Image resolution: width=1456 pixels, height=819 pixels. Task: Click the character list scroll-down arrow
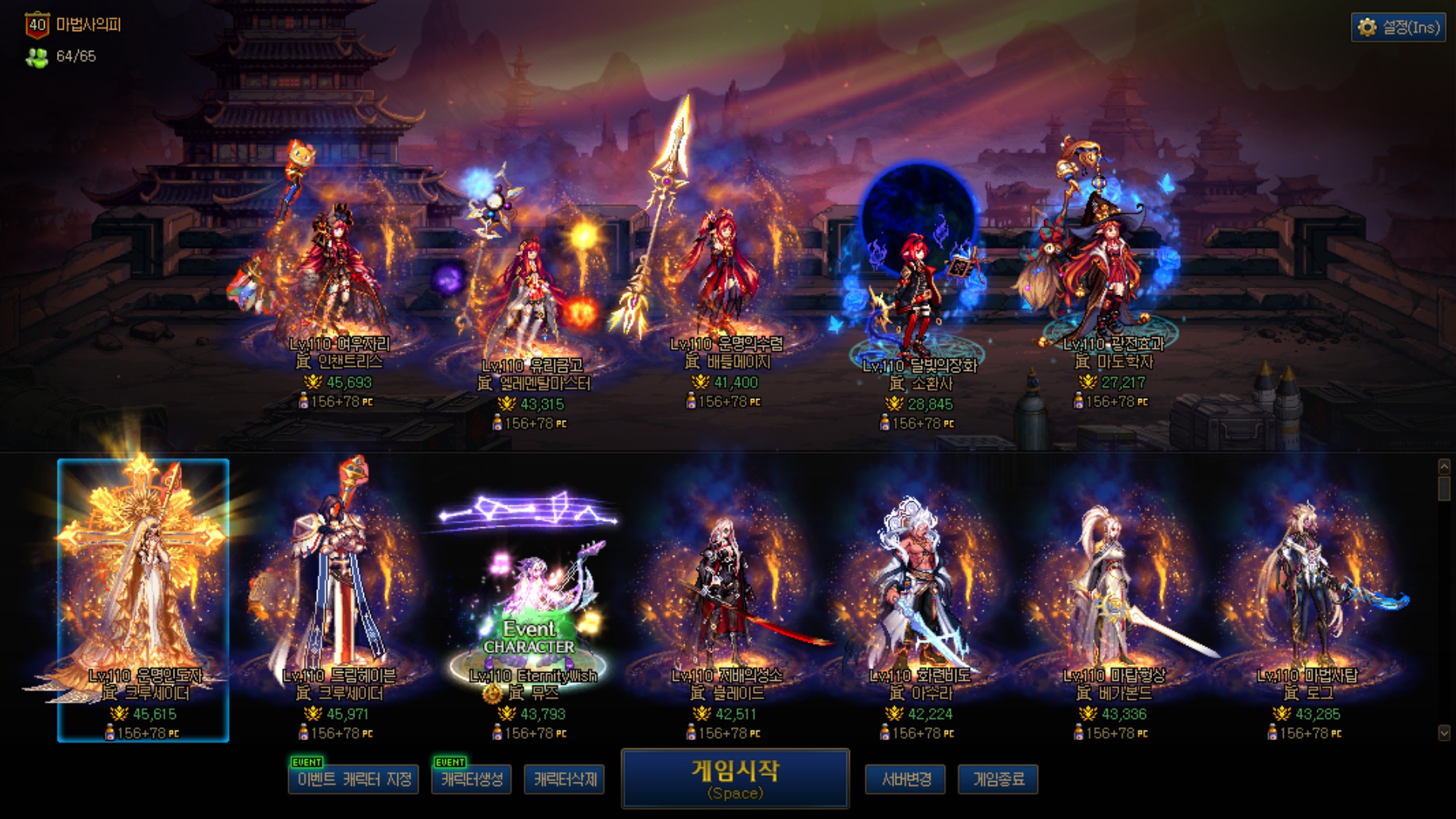click(1444, 733)
